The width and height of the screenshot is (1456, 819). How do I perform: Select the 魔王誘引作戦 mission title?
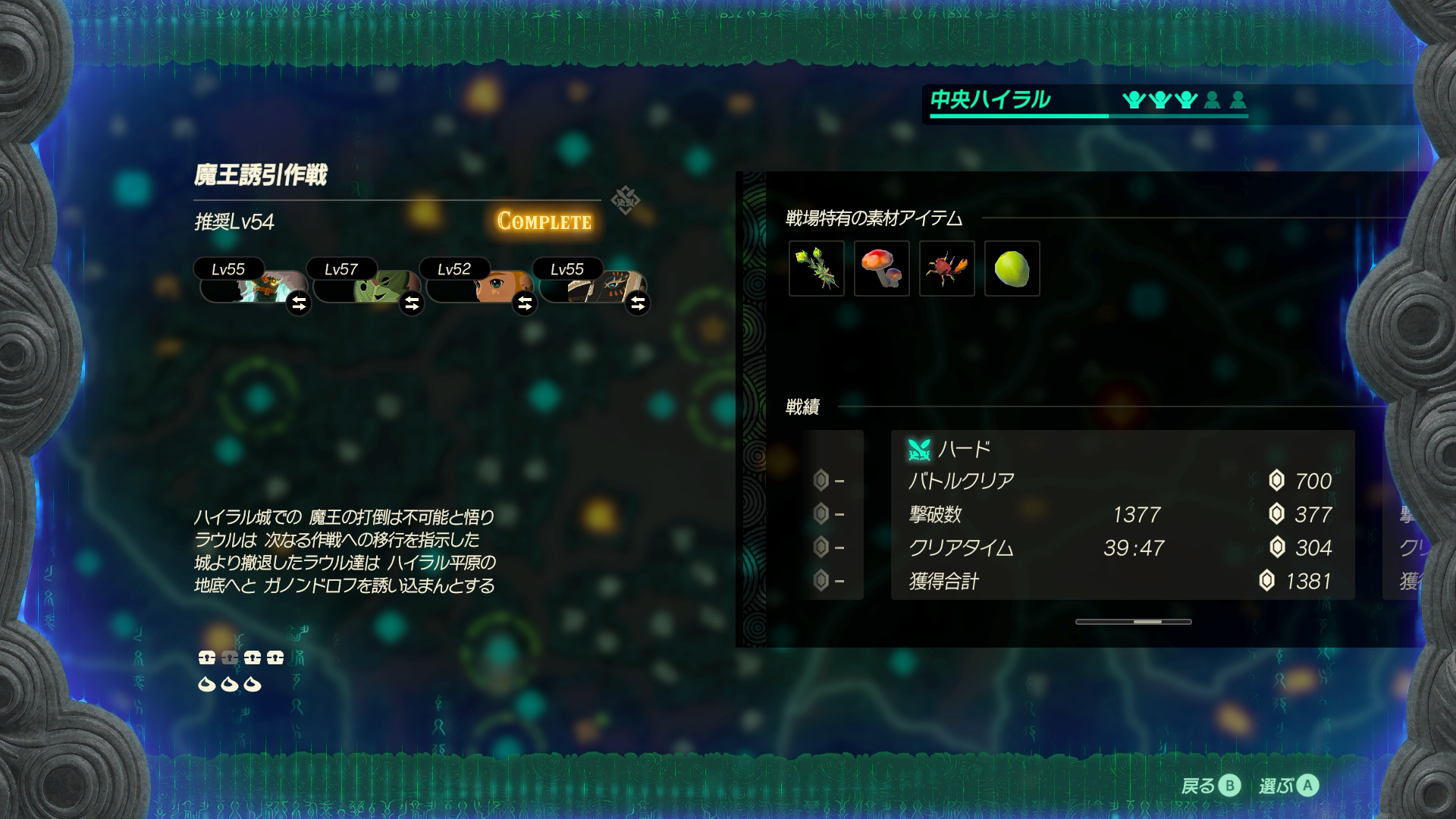pos(260,175)
